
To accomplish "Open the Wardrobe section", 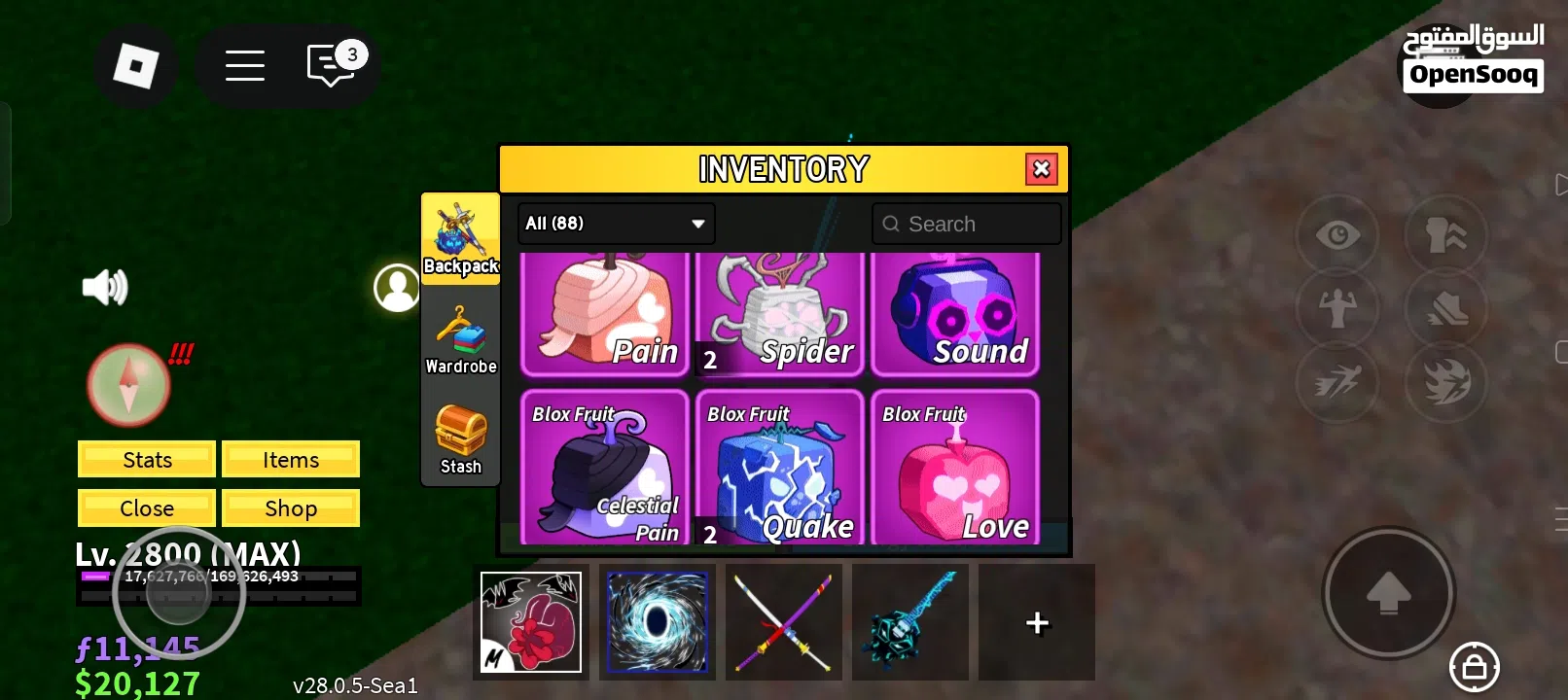I will point(460,340).
